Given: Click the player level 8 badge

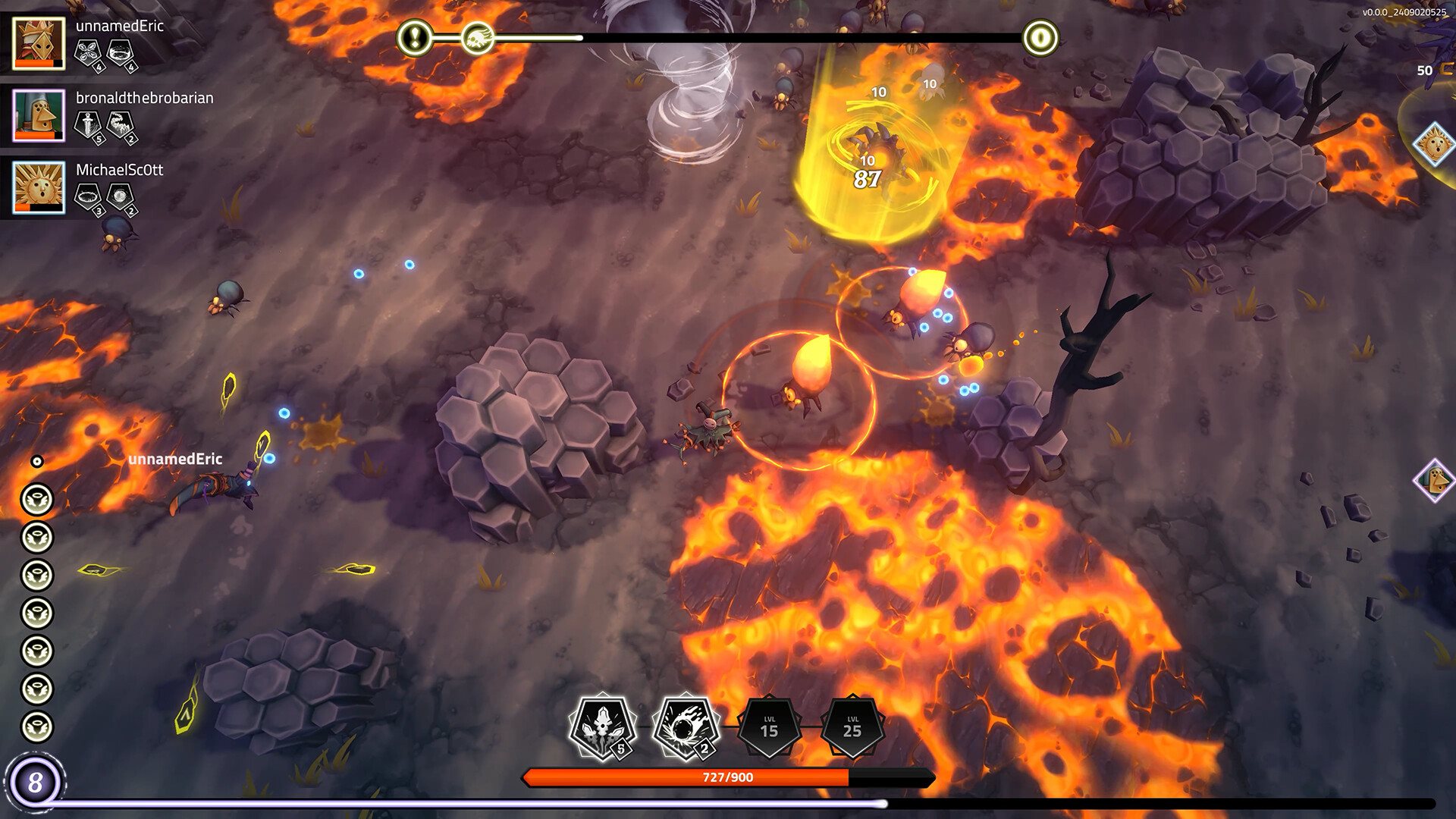Looking at the screenshot, I should [35, 782].
